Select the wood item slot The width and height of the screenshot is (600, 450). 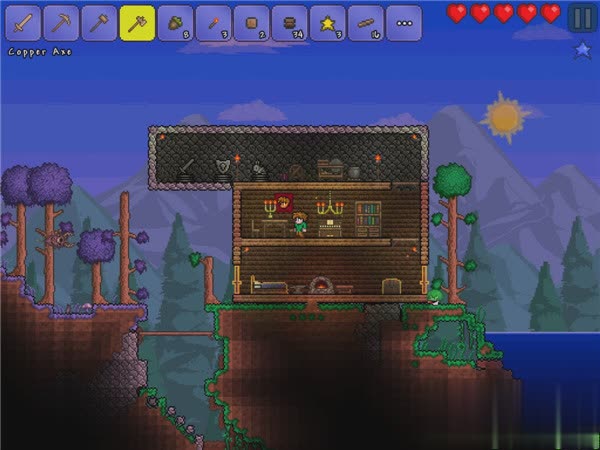point(365,23)
